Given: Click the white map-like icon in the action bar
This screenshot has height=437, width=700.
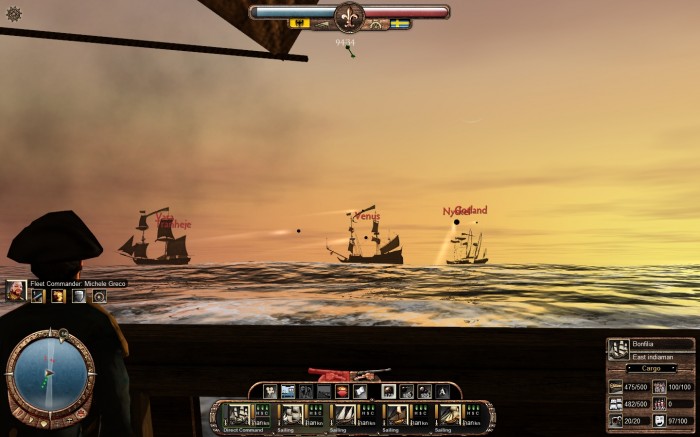Looking at the screenshot, I should point(359,391).
